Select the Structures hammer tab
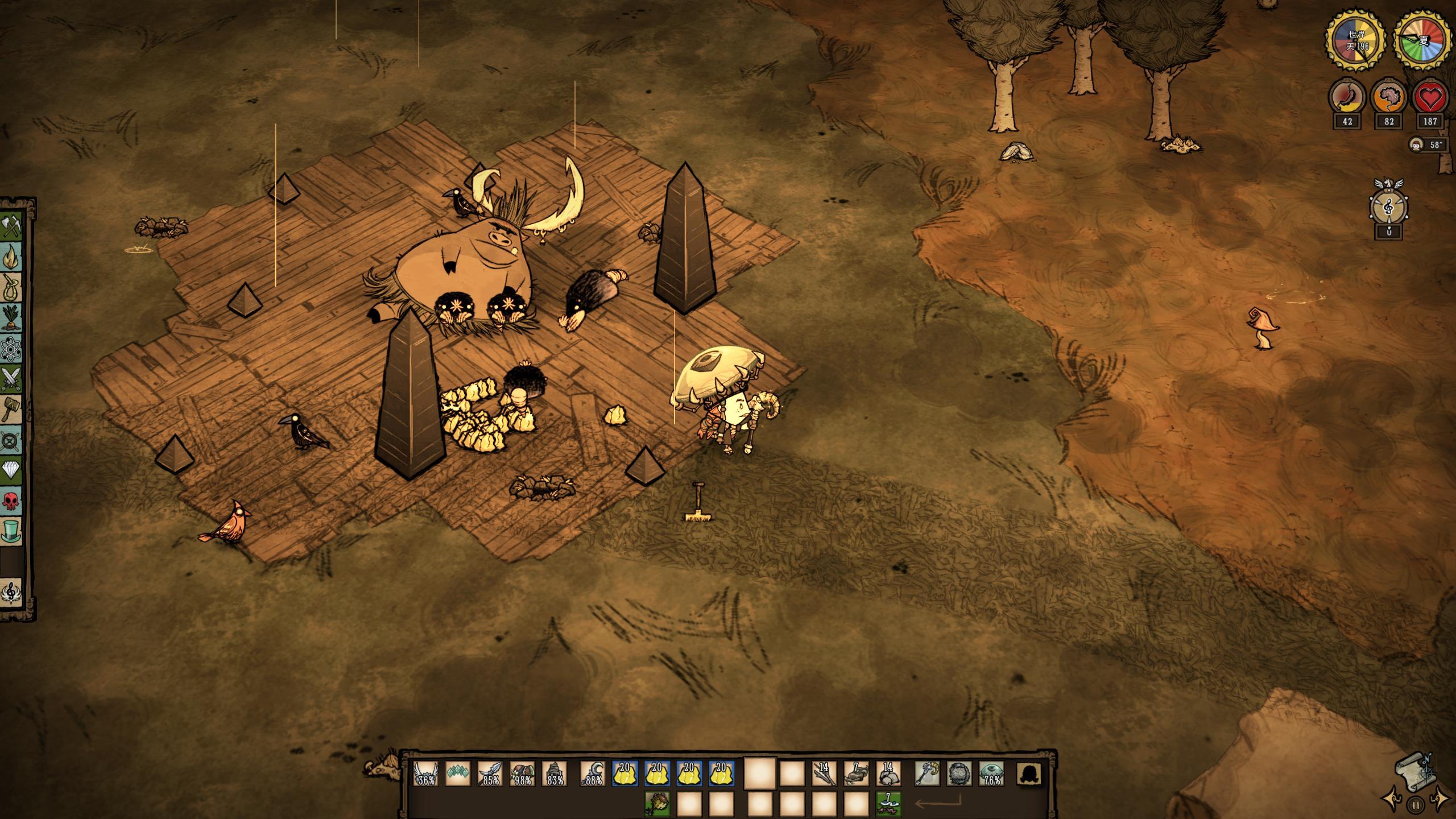1456x819 pixels. [11, 408]
